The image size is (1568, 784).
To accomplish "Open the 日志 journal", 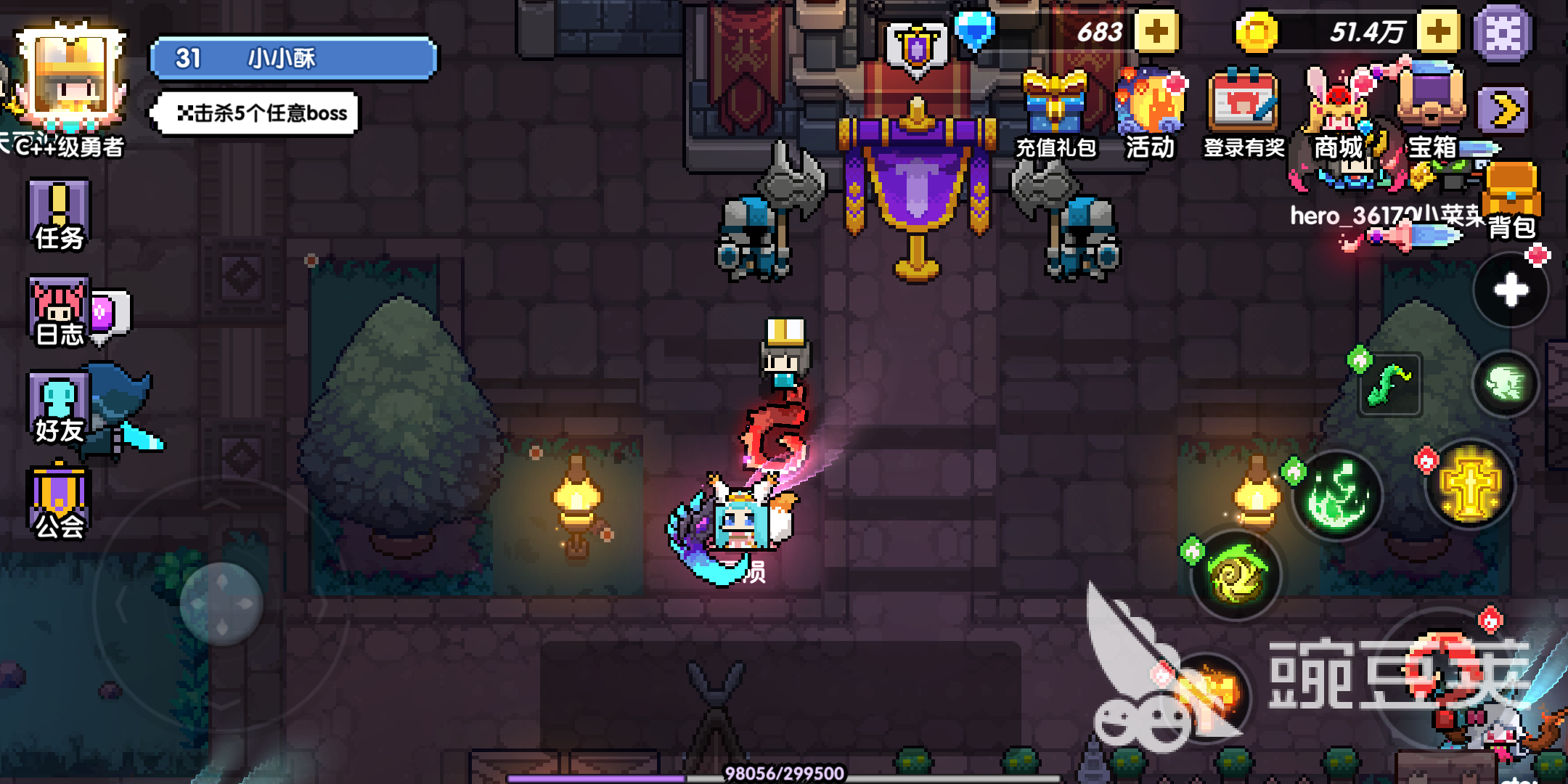I will click(x=60, y=312).
